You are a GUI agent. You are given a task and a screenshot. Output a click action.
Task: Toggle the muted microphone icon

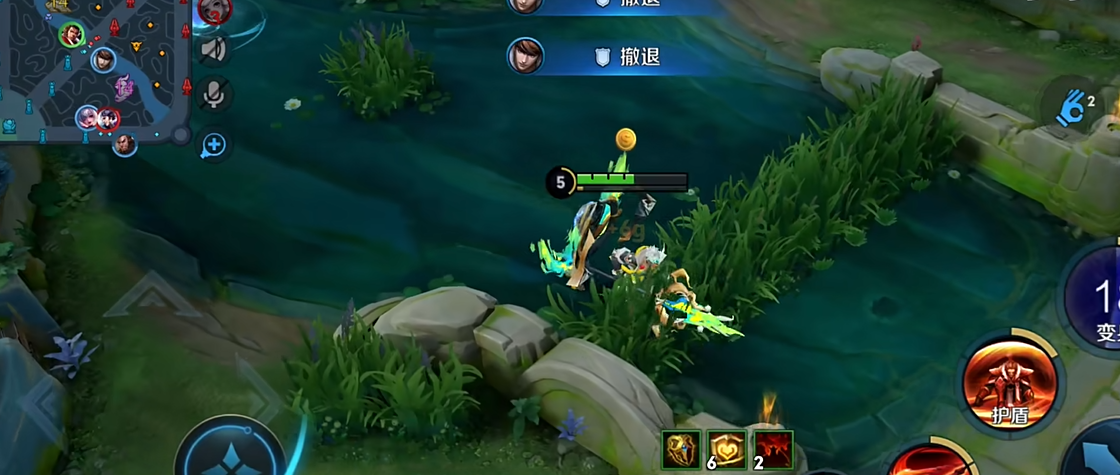[213, 95]
